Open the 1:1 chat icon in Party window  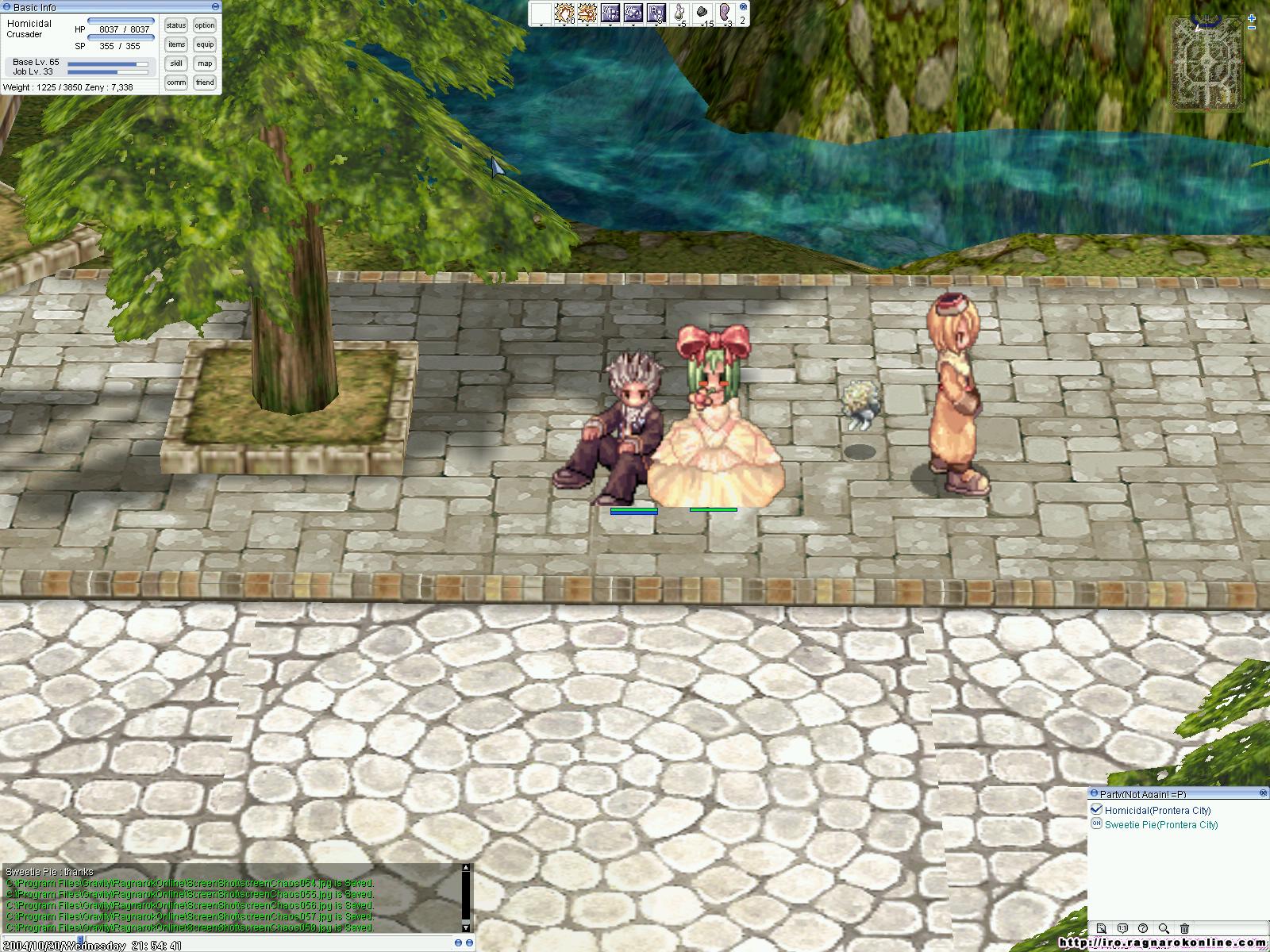(x=1122, y=928)
